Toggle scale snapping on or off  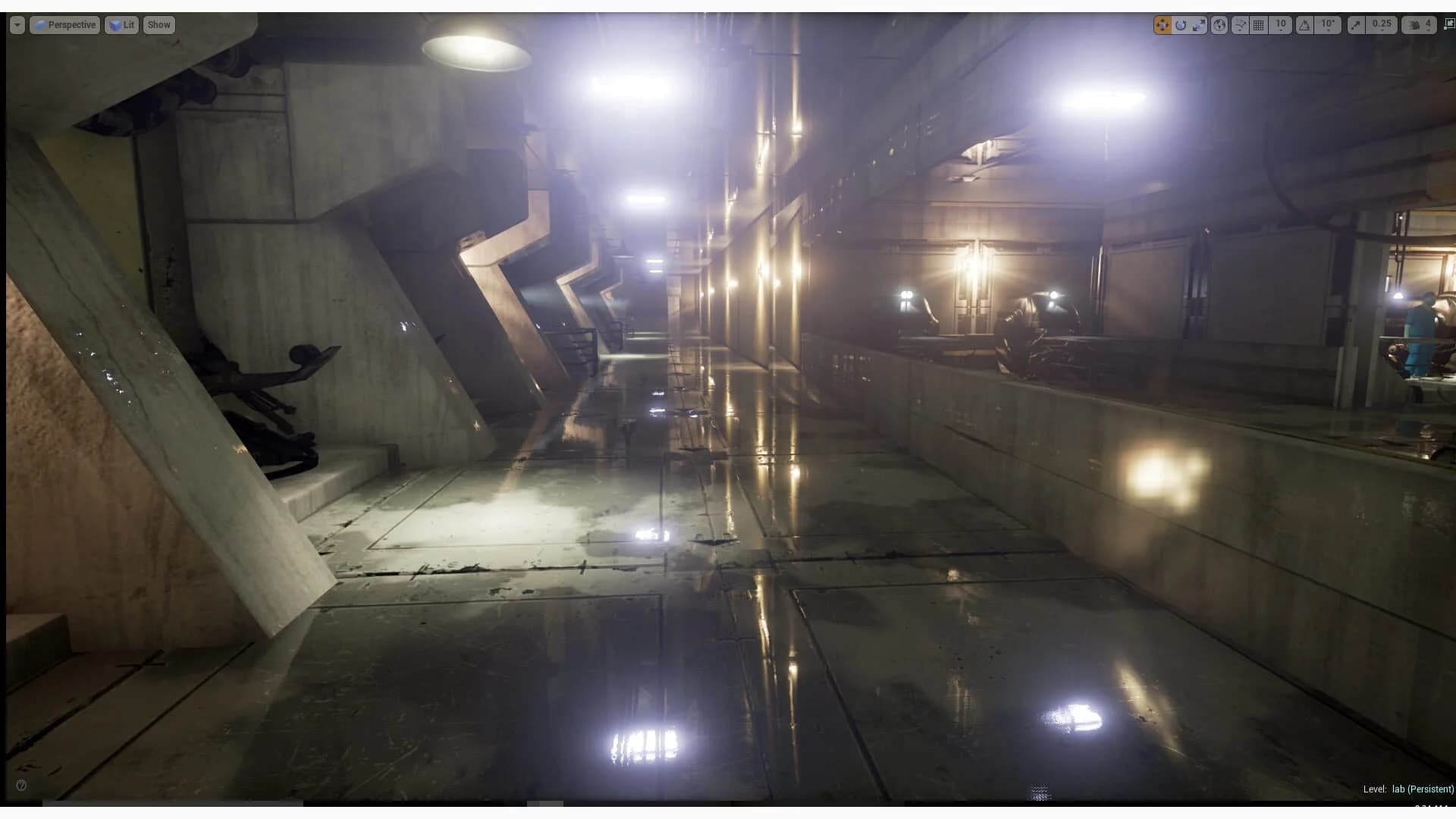click(1356, 24)
